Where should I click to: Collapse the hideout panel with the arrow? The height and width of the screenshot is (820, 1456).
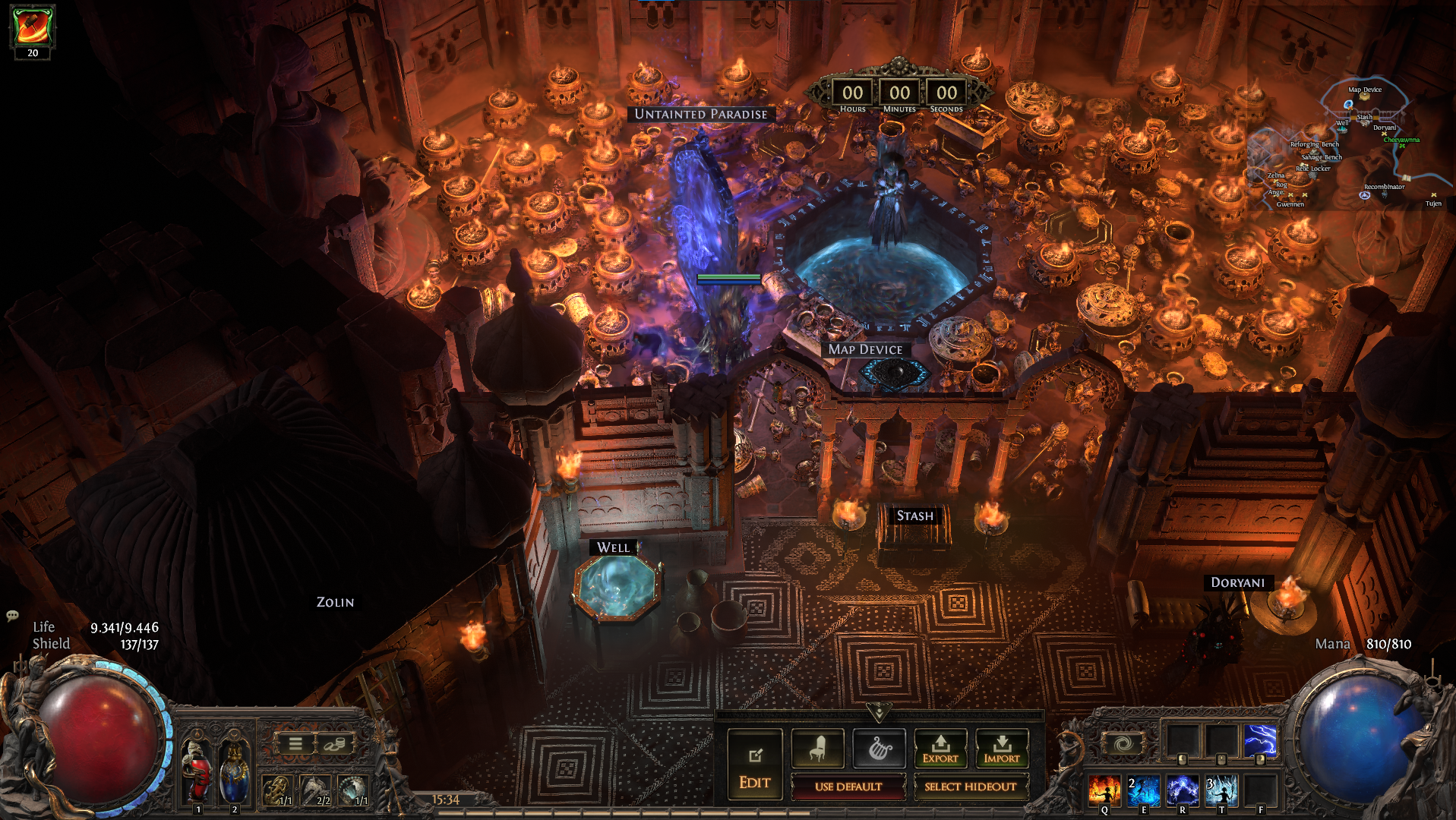tap(879, 713)
